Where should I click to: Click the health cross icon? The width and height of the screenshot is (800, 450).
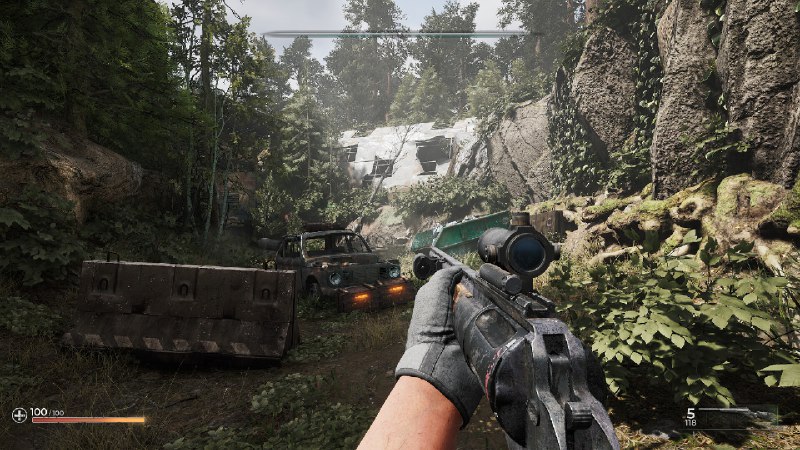pos(18,413)
